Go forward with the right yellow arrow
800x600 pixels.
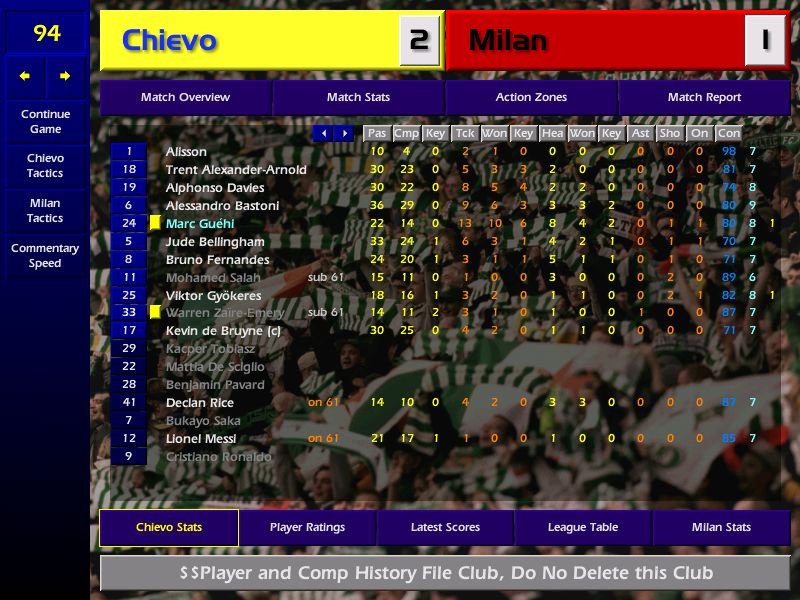(65, 76)
